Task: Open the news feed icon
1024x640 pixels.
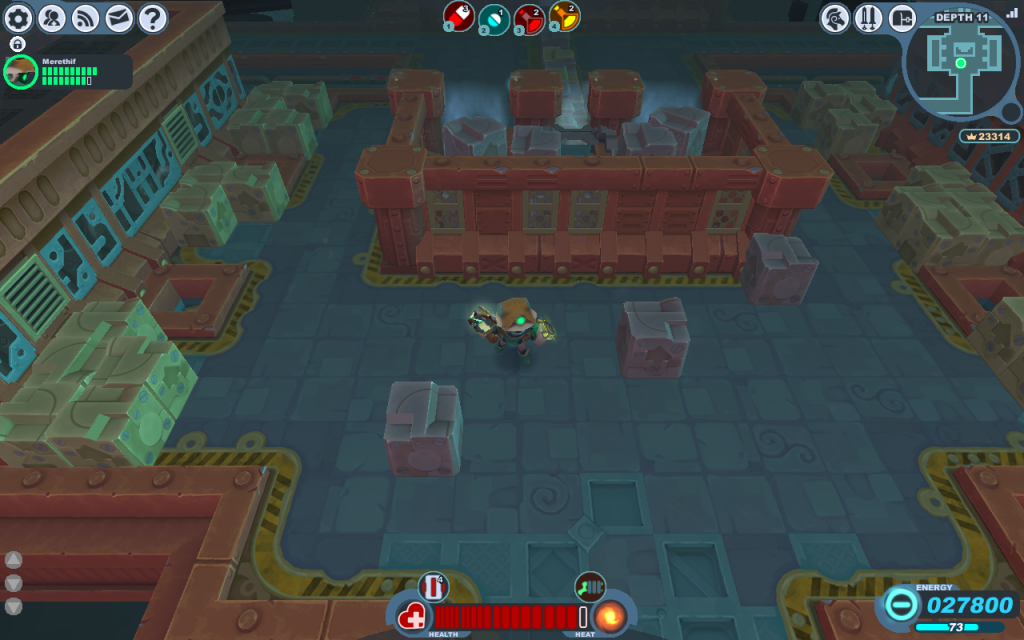Action: coord(86,17)
